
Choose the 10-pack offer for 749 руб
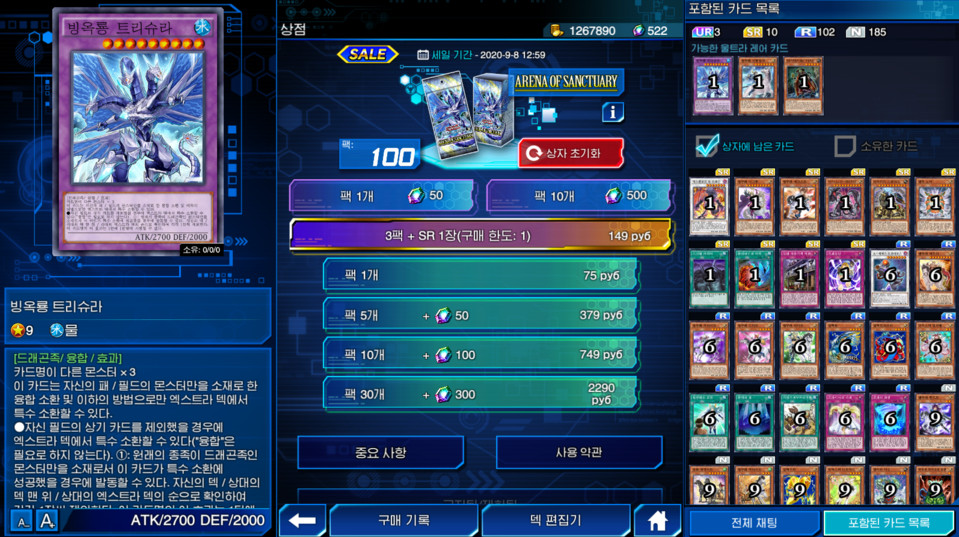(x=480, y=355)
